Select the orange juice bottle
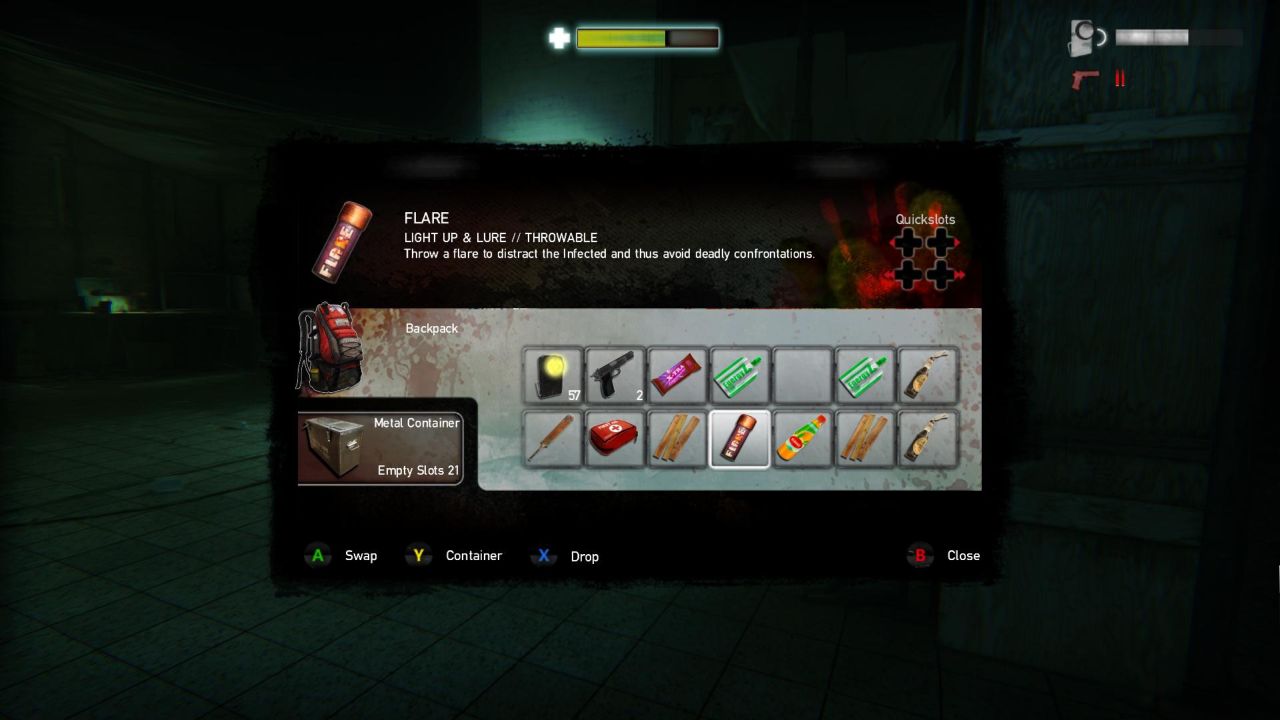Image resolution: width=1280 pixels, height=720 pixels. point(802,438)
